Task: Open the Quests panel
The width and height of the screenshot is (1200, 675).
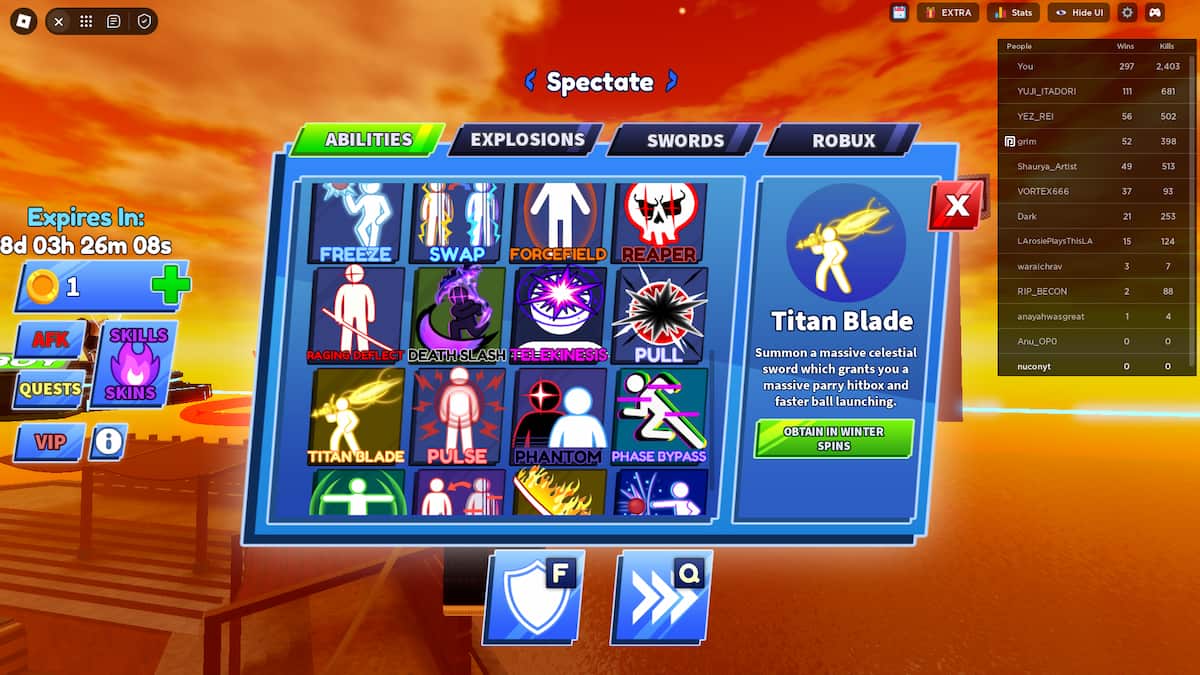Action: coord(48,388)
